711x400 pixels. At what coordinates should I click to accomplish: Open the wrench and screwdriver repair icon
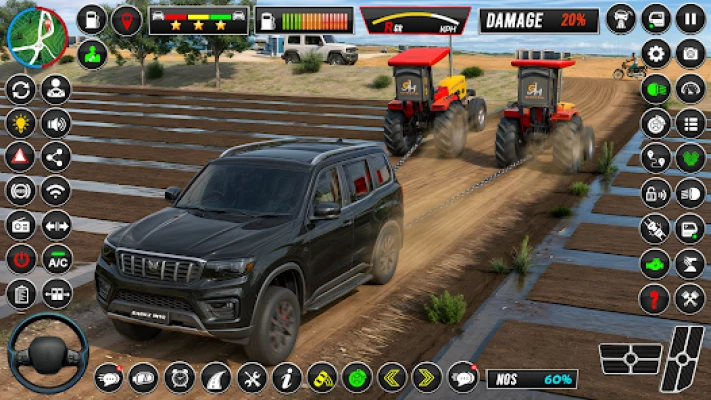click(x=252, y=377)
